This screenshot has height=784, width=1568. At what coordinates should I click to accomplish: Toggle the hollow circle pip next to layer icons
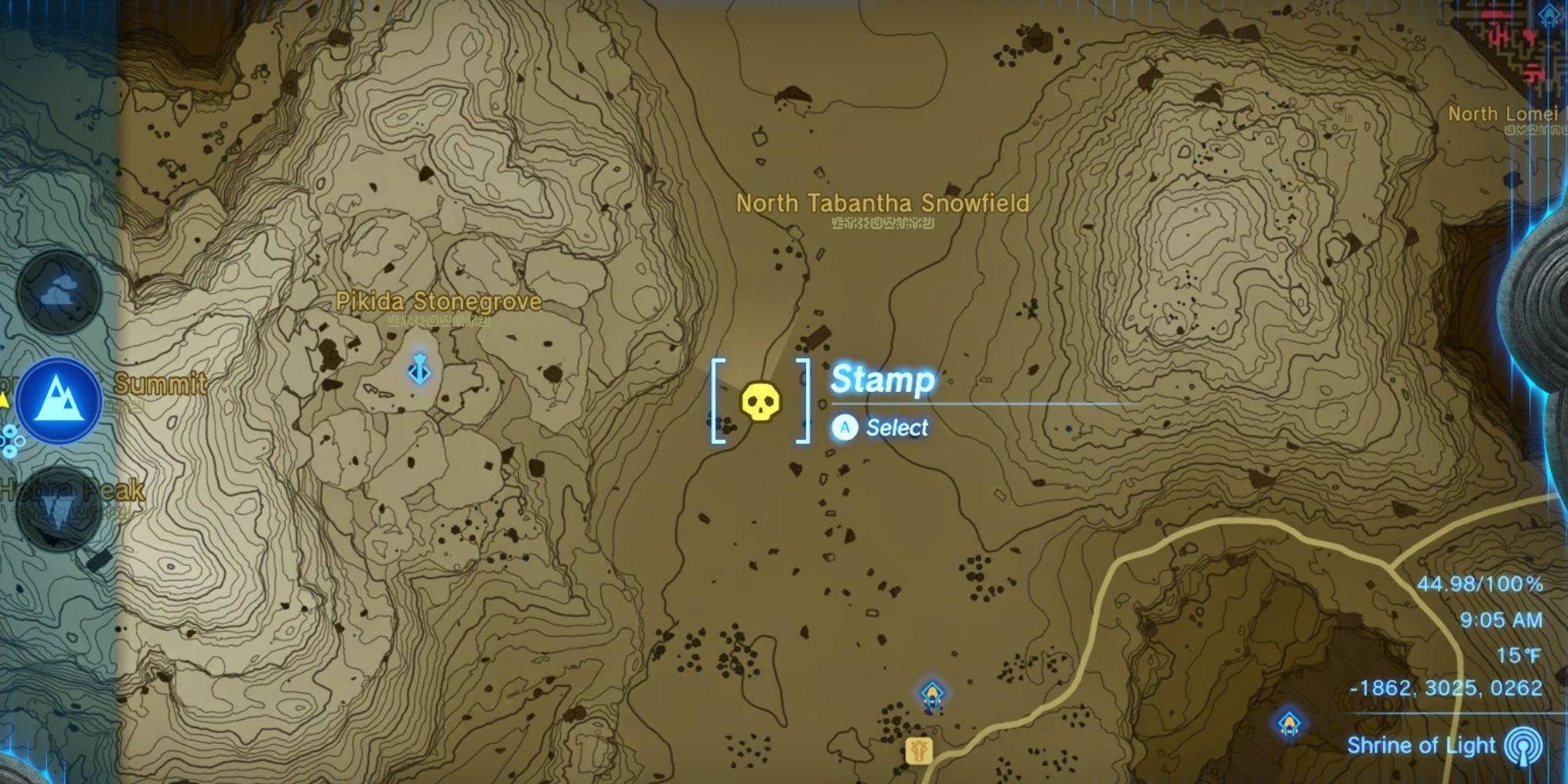click(20, 441)
